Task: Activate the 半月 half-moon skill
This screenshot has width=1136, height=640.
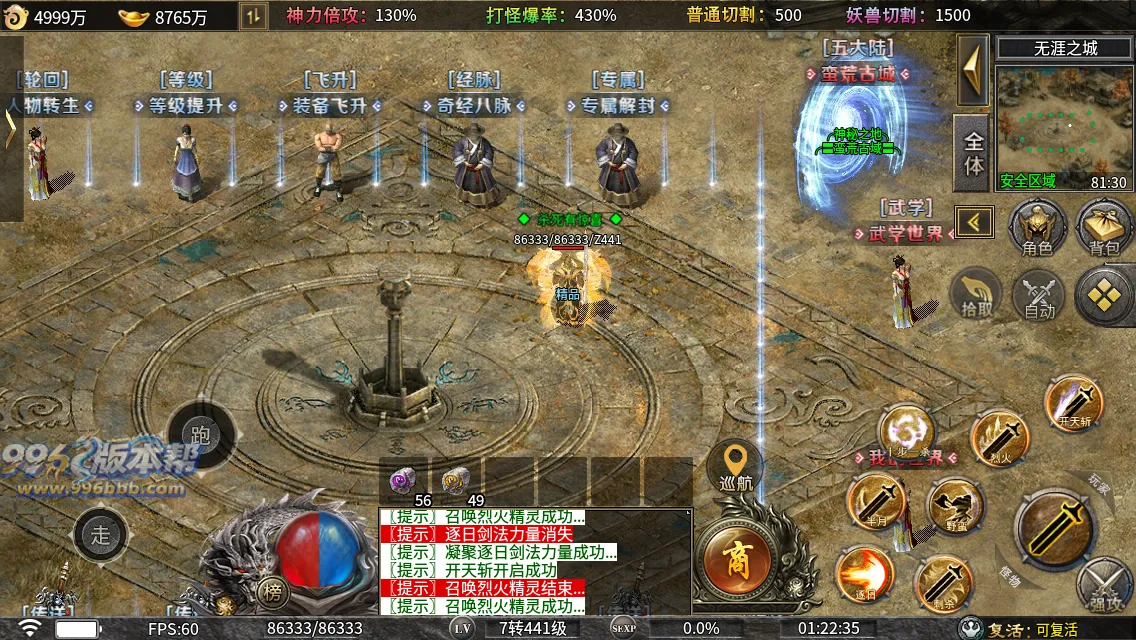Action: (x=877, y=503)
